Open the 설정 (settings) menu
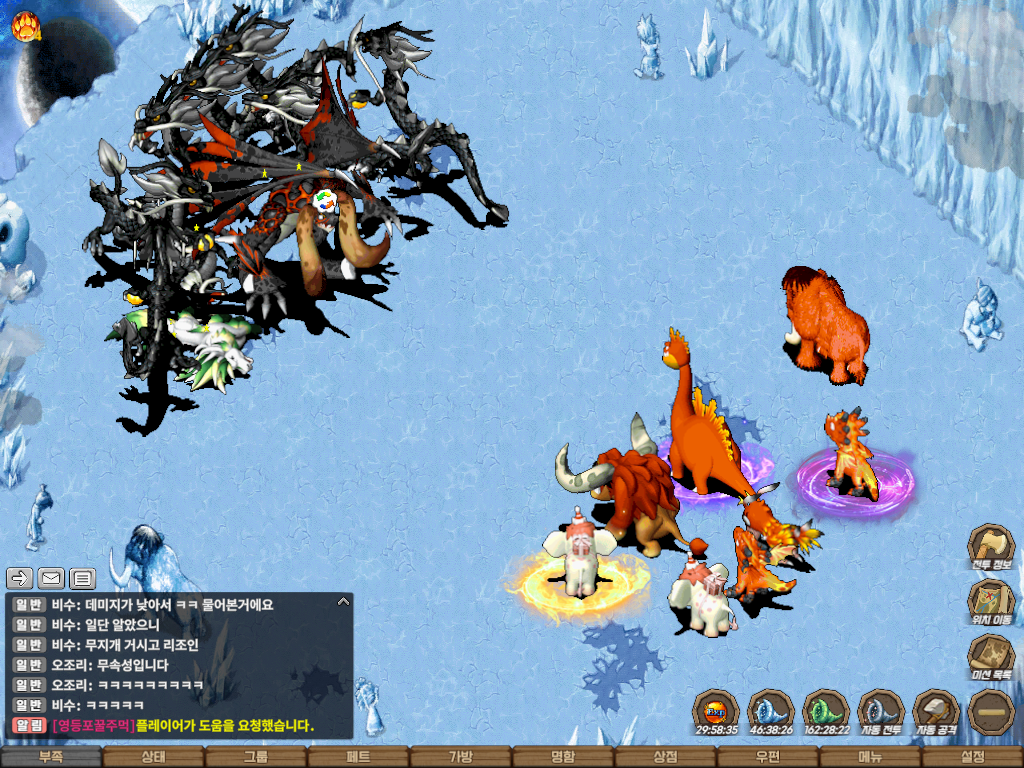 click(x=972, y=757)
